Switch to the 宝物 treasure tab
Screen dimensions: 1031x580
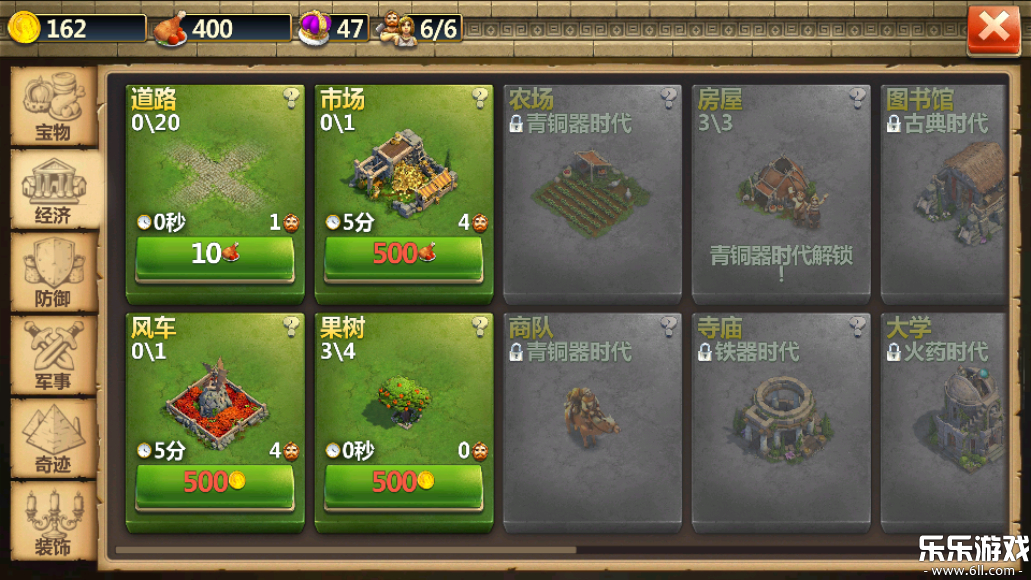(x=54, y=108)
